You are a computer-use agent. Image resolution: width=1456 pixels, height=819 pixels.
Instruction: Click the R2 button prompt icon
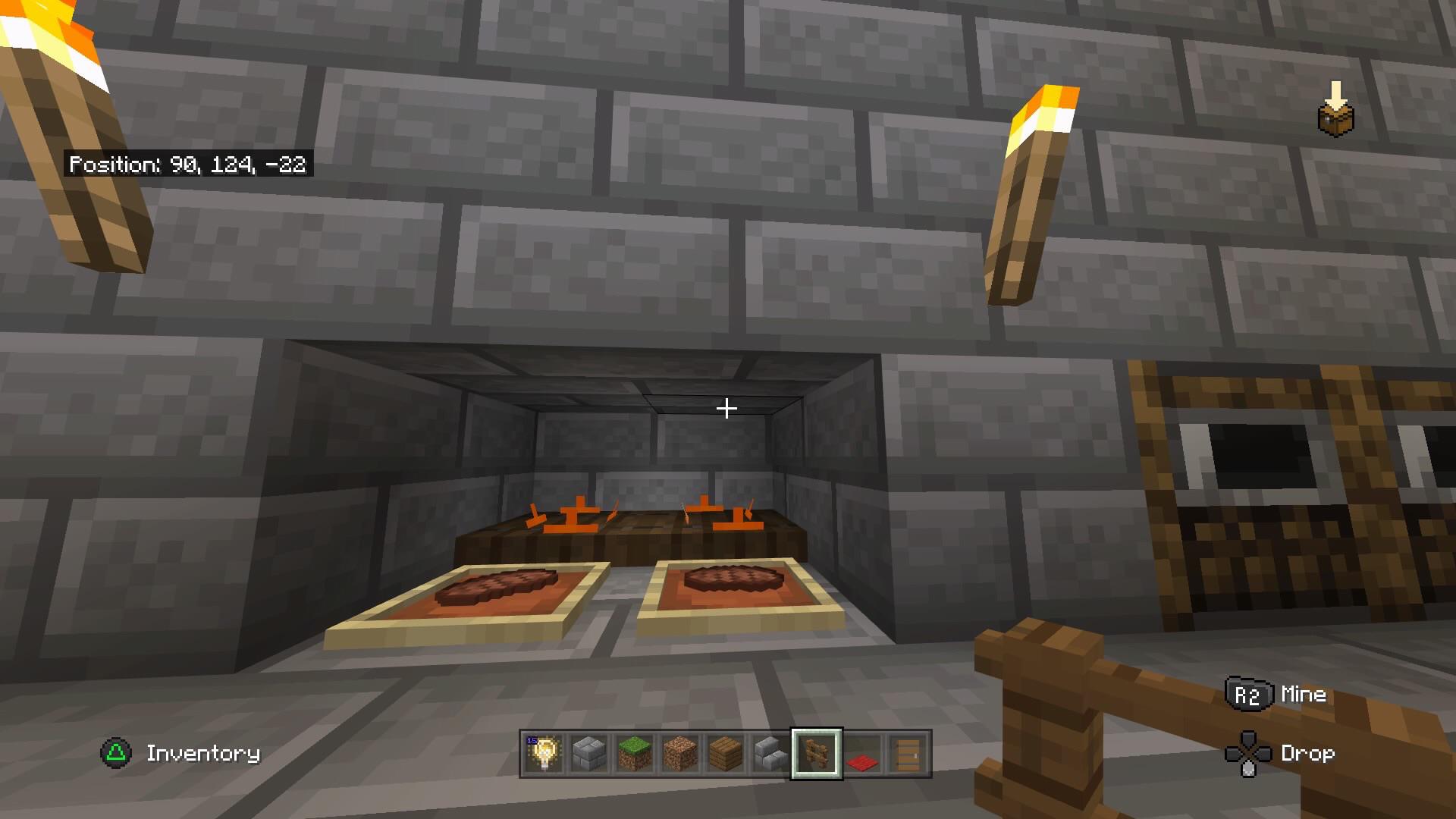pyautogui.click(x=1250, y=692)
